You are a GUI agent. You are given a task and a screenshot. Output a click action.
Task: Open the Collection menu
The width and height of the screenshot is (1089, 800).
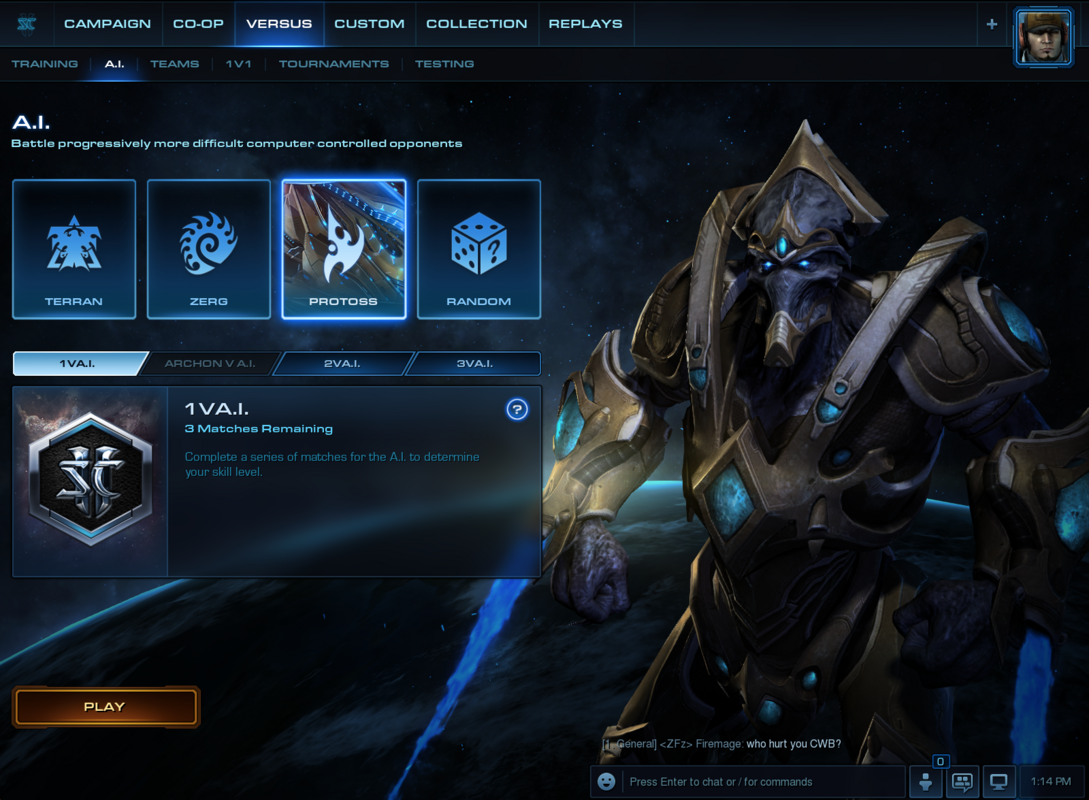(x=476, y=23)
